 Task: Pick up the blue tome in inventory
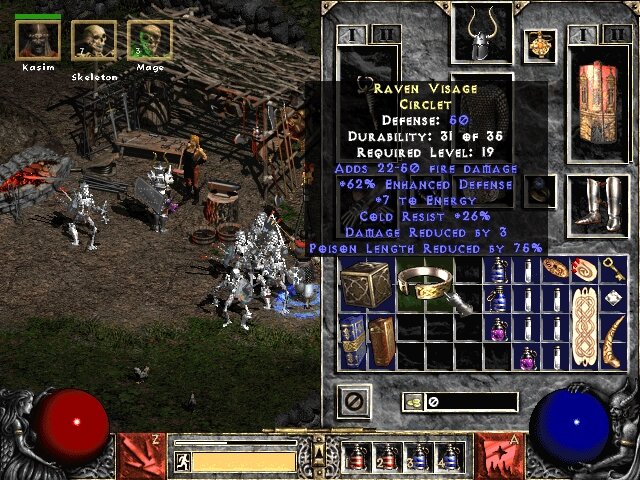tap(352, 340)
